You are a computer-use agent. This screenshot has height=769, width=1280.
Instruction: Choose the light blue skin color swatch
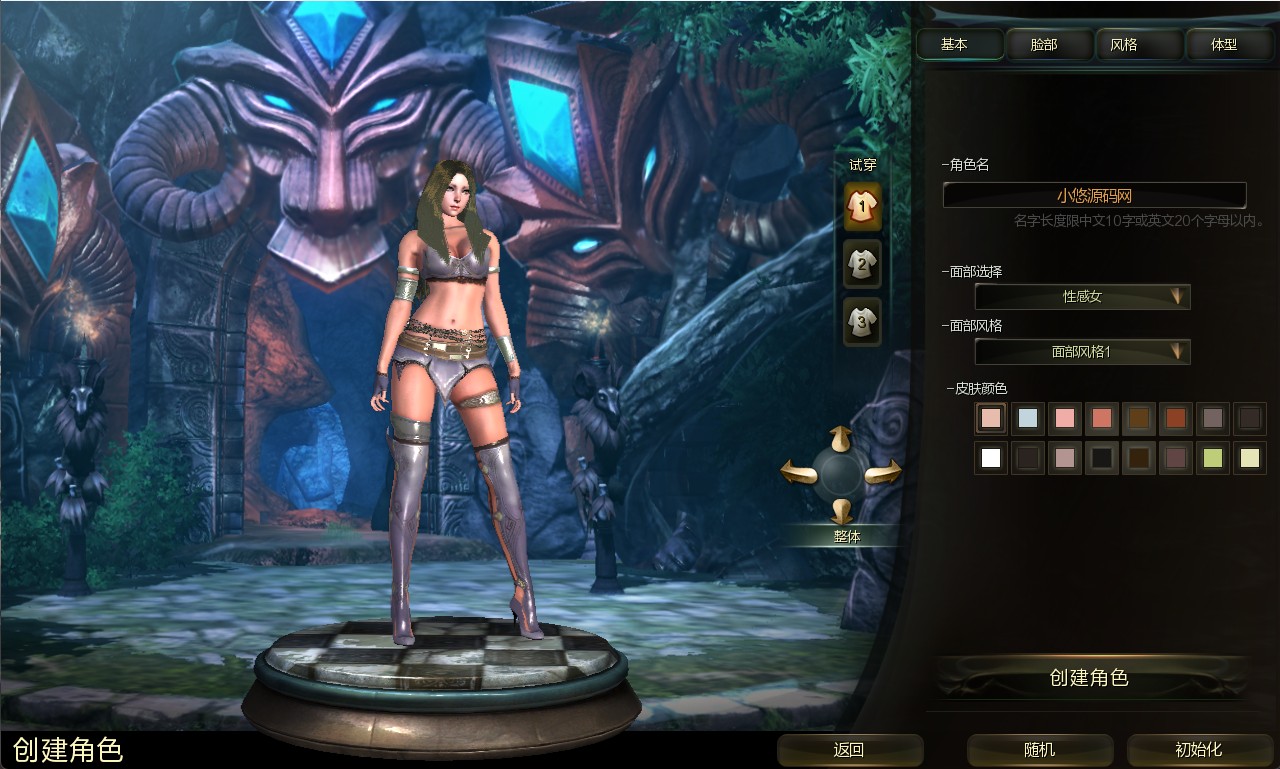click(x=1028, y=418)
